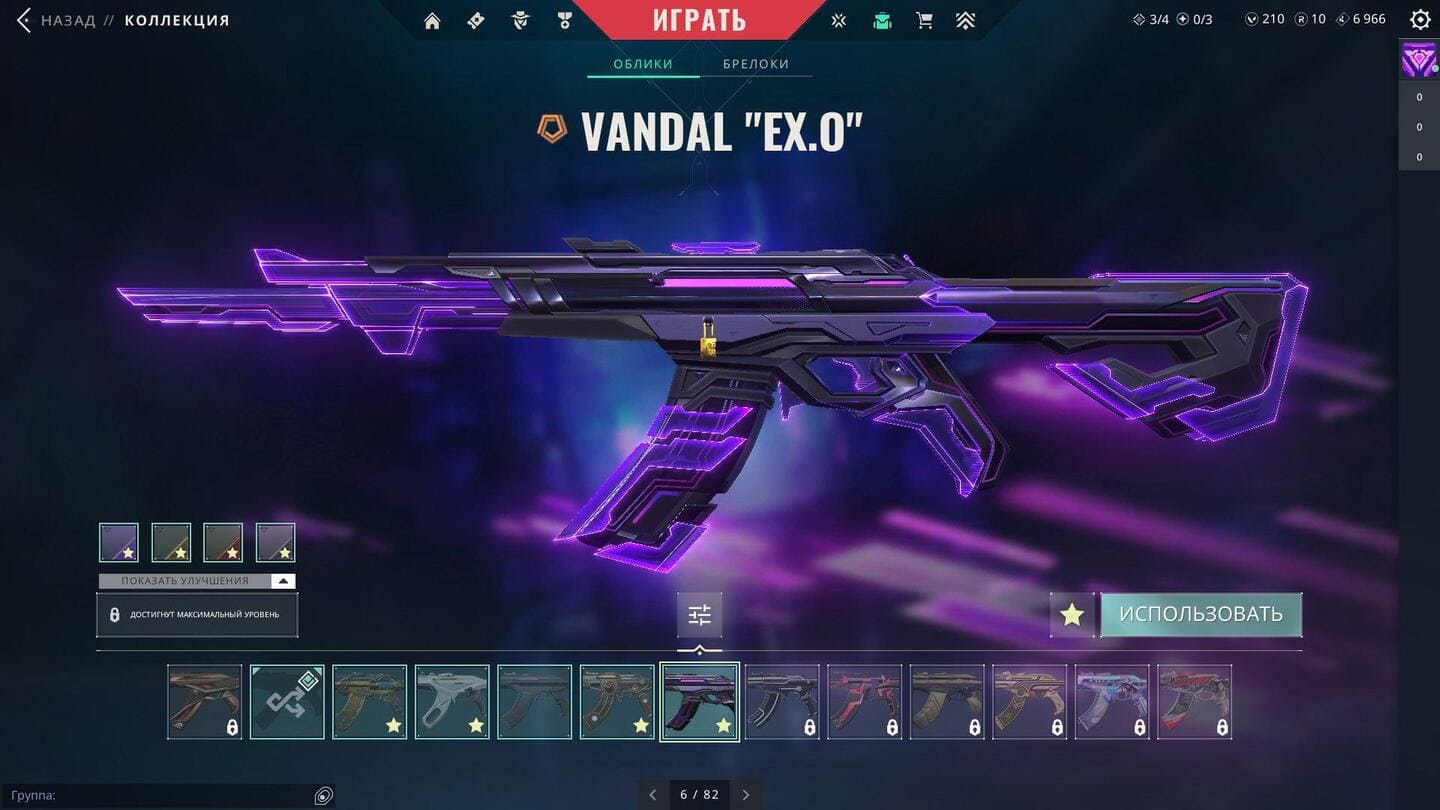The height and width of the screenshot is (810, 1440).
Task: Equip skin with the ИСПОЛЬЗОВАТЬ button
Action: pyautogui.click(x=1200, y=614)
